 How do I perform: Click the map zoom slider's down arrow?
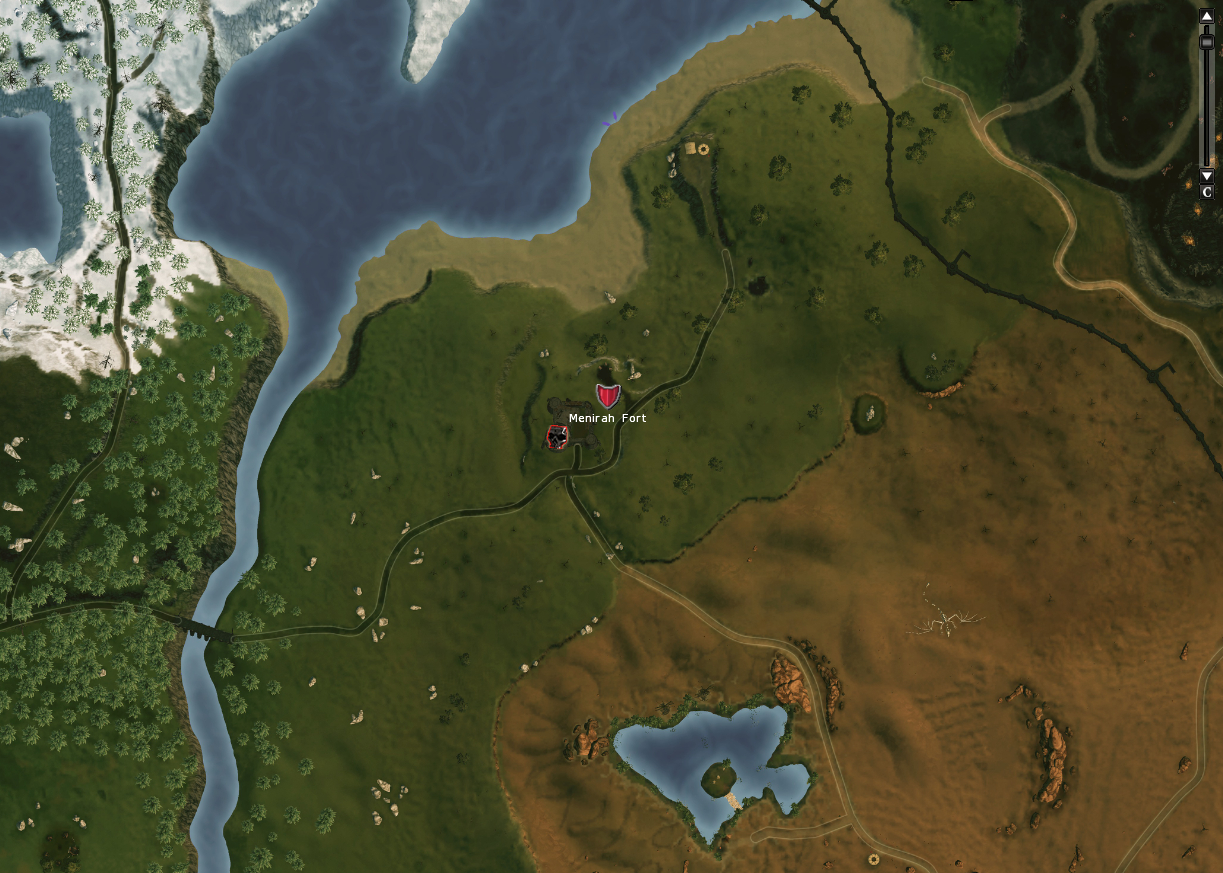tap(1206, 176)
